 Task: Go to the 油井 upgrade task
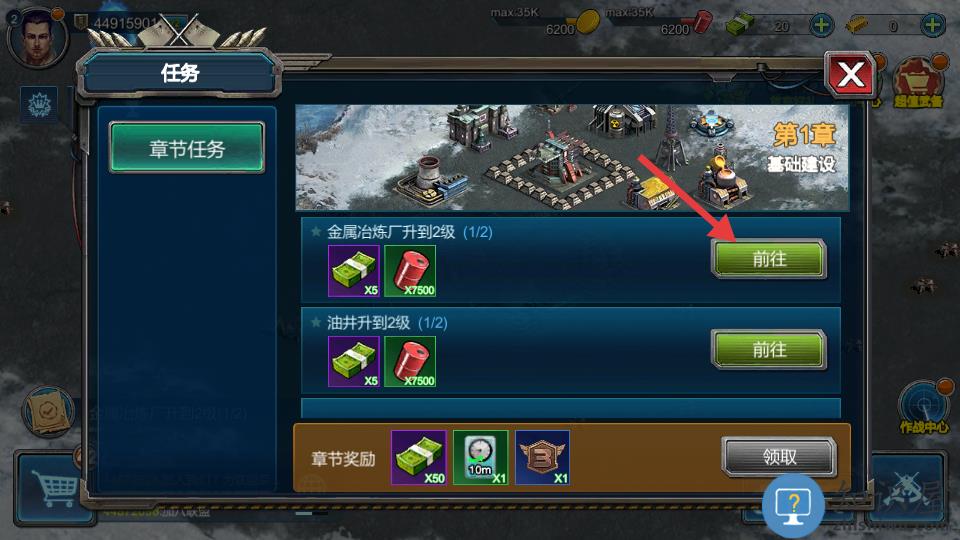[x=768, y=350]
